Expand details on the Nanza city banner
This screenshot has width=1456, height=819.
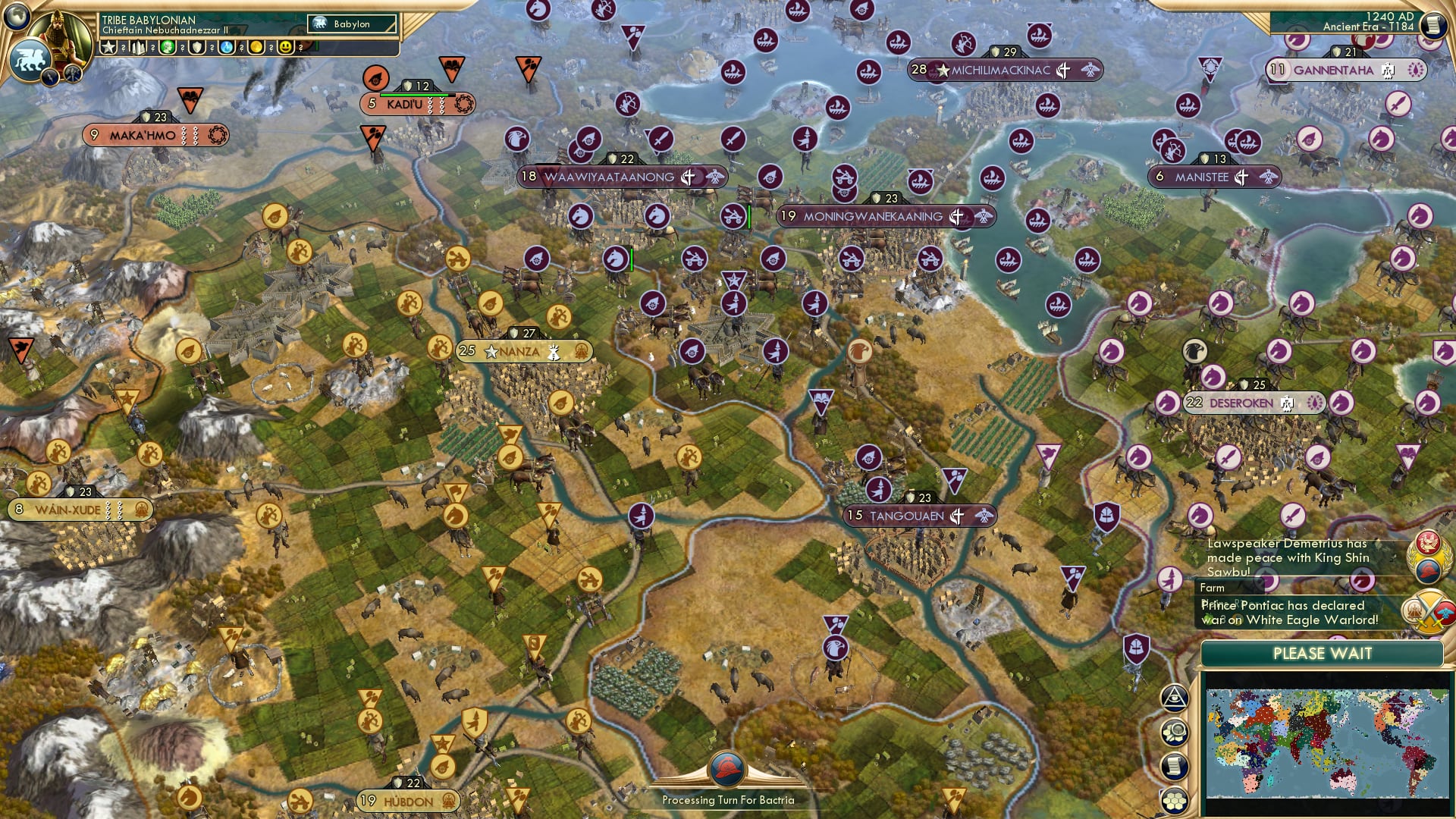(524, 352)
